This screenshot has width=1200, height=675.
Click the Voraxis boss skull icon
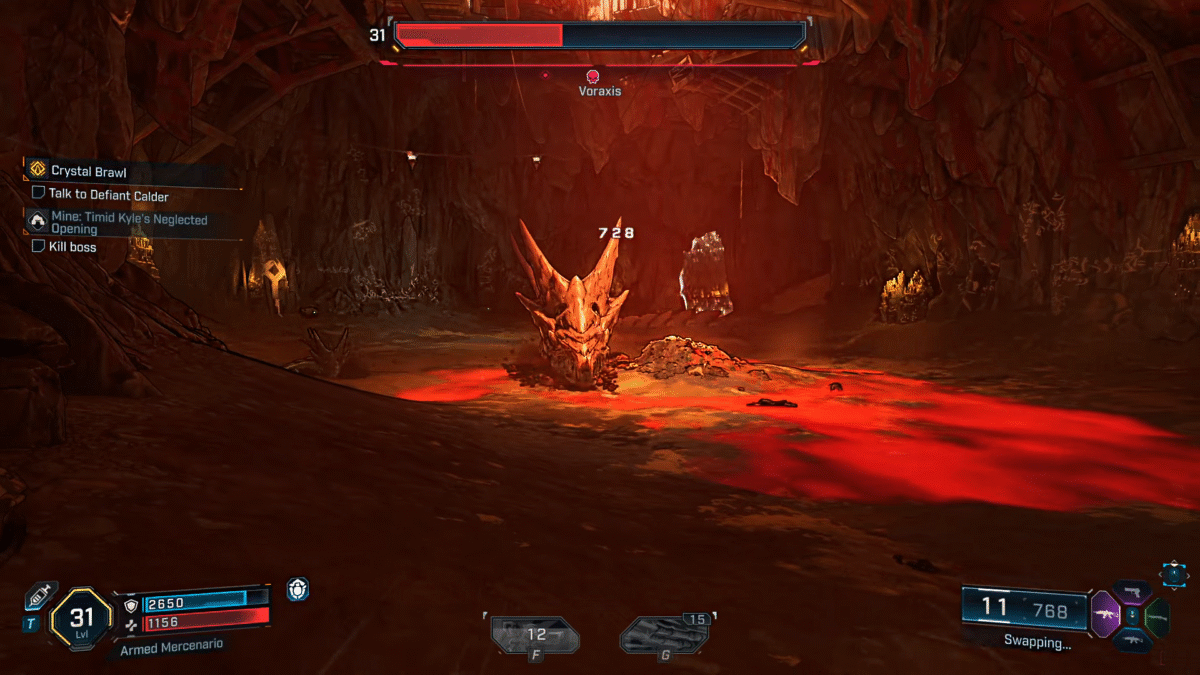(x=592, y=76)
